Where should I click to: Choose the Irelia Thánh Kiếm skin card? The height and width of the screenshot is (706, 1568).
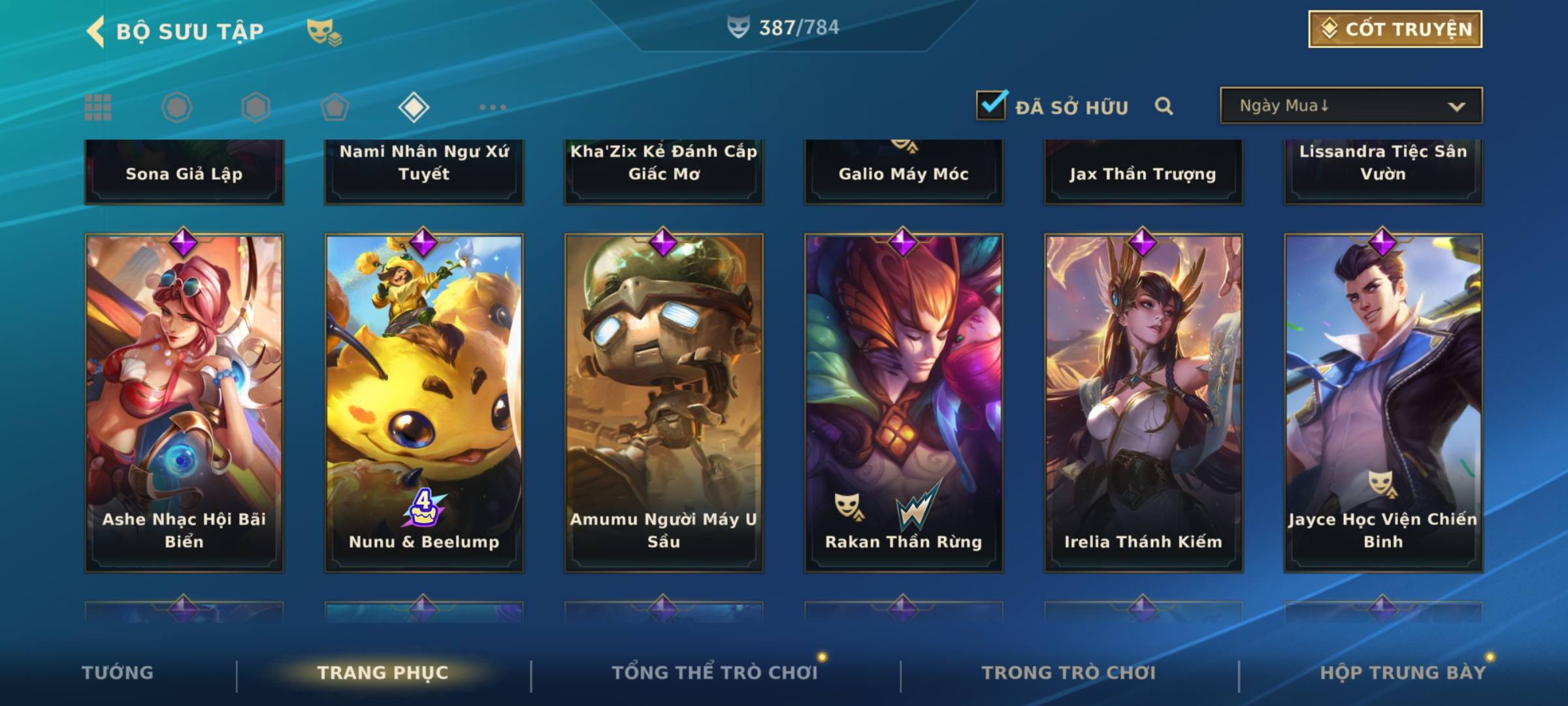coord(1143,402)
